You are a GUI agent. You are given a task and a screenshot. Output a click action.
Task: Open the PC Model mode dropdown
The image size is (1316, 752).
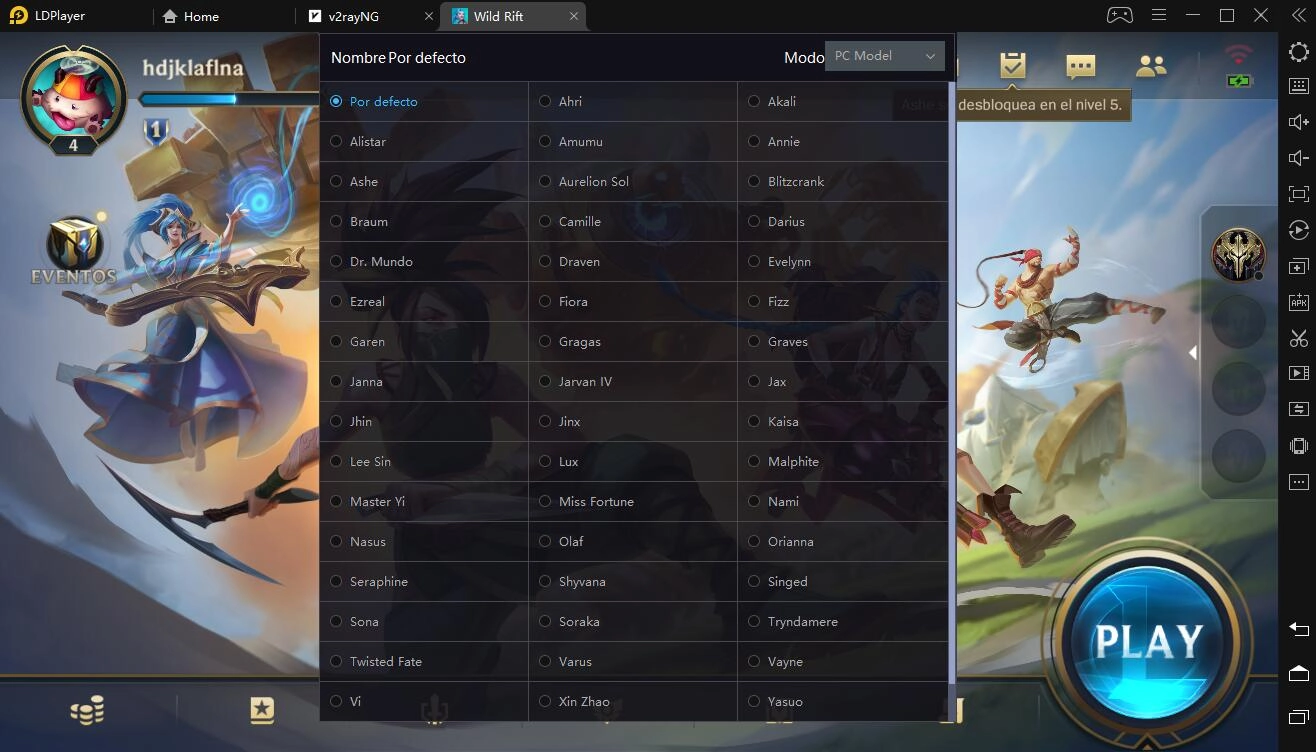click(x=884, y=56)
